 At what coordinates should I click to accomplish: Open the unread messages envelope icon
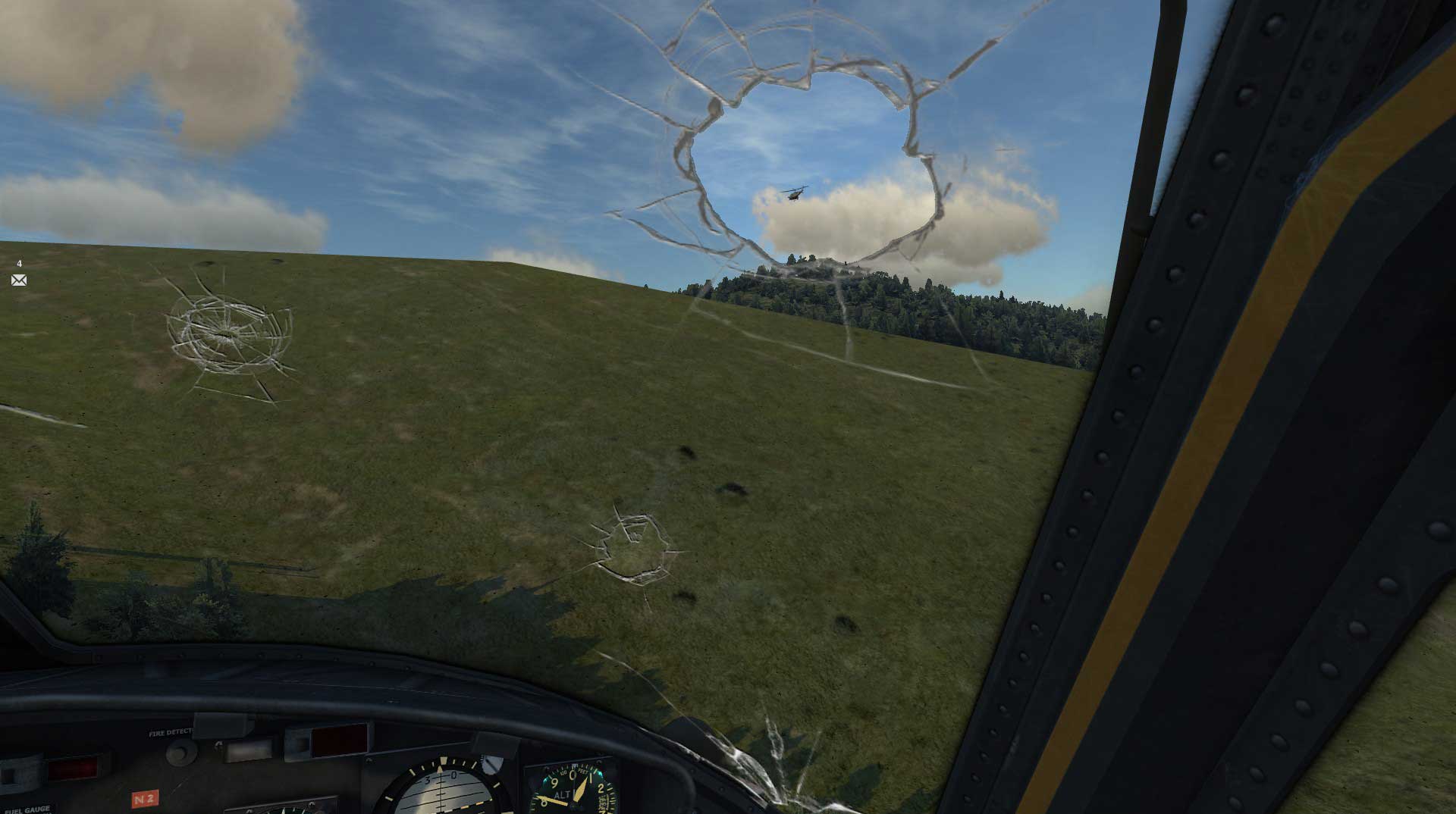(19, 280)
